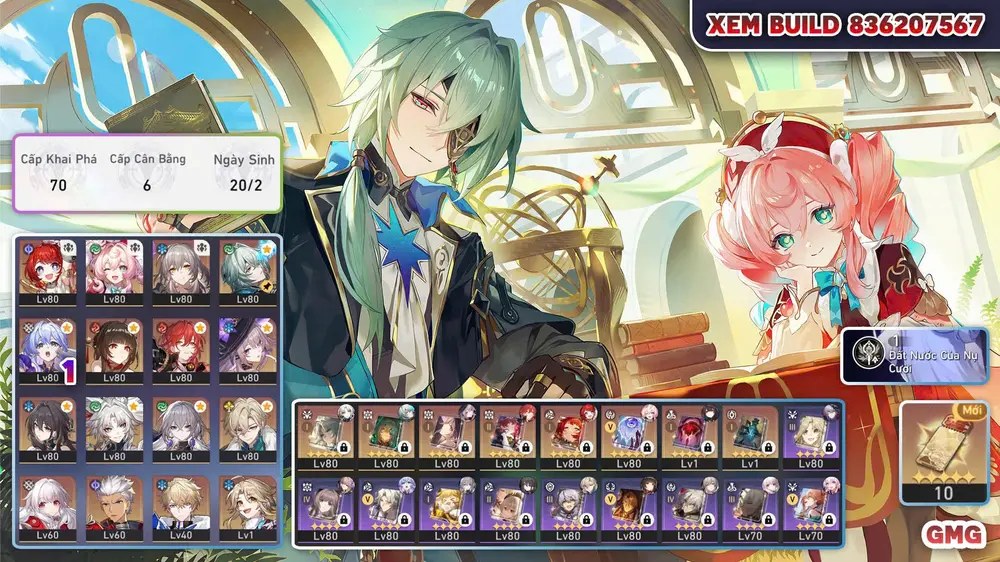Screen dimensions: 1000x562
Task: Select the five-star ticket item marked Mới
Action: point(943,450)
